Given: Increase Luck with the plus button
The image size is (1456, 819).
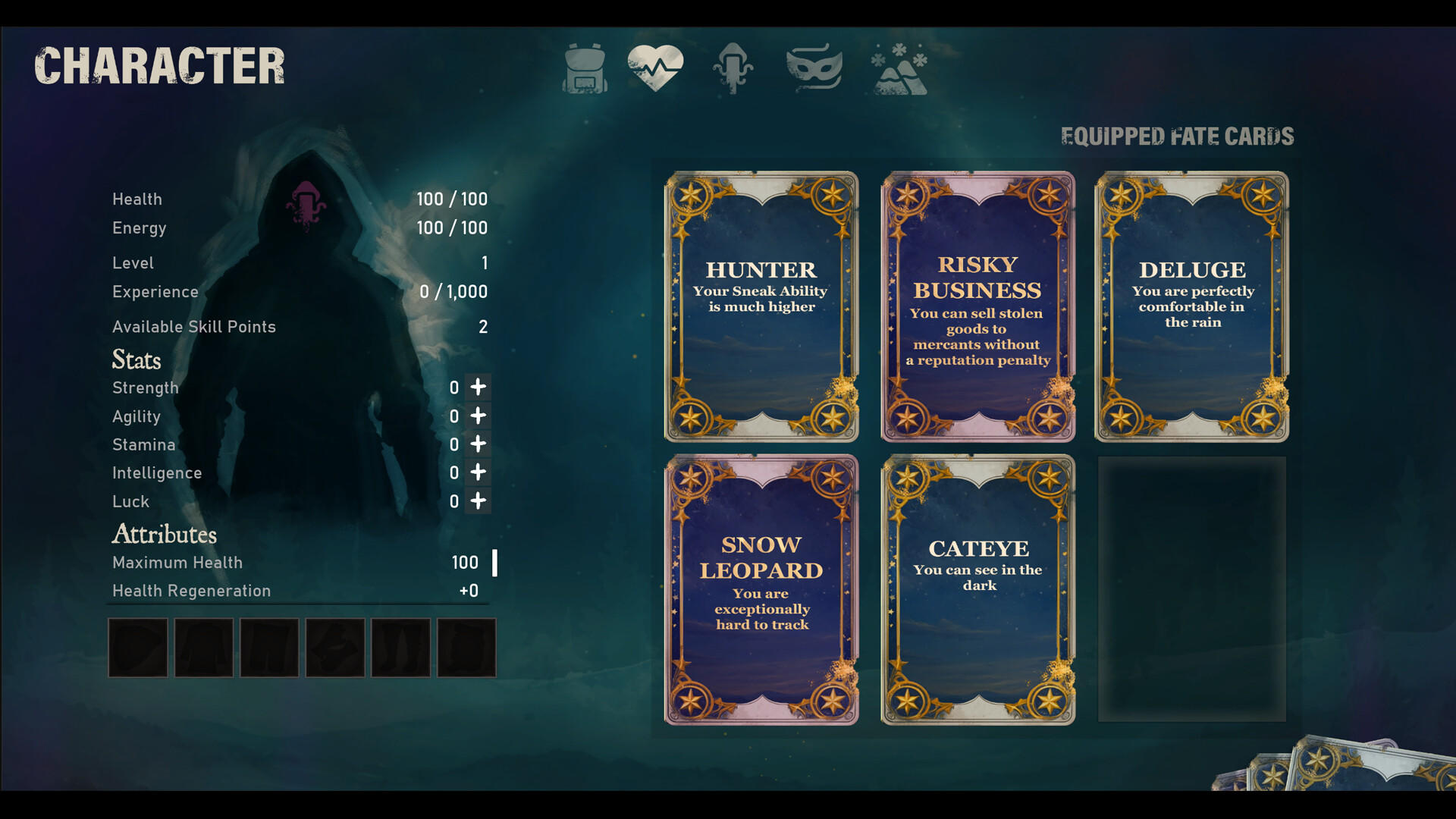Looking at the screenshot, I should [478, 501].
